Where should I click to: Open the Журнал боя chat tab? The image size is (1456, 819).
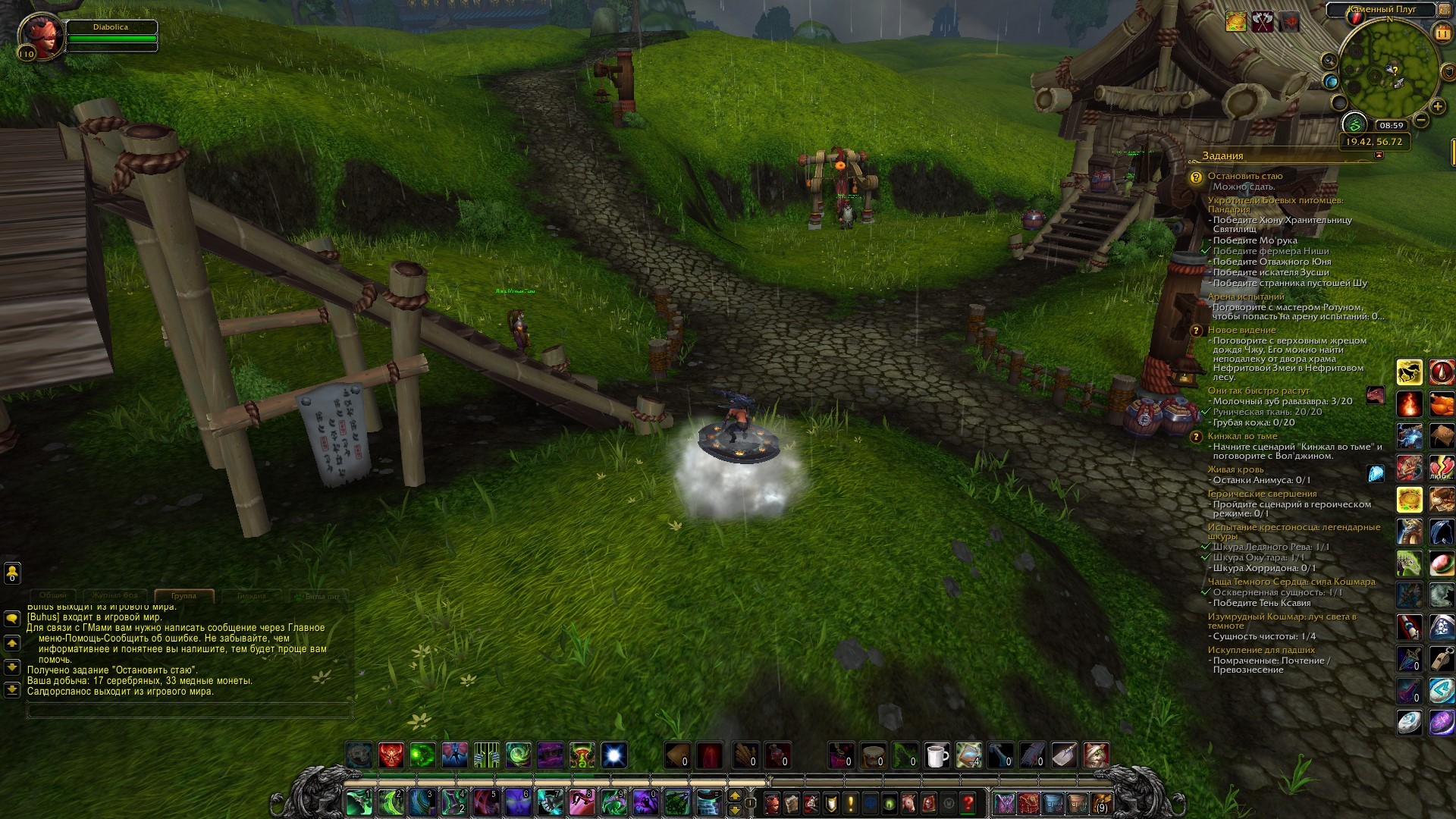tap(115, 596)
